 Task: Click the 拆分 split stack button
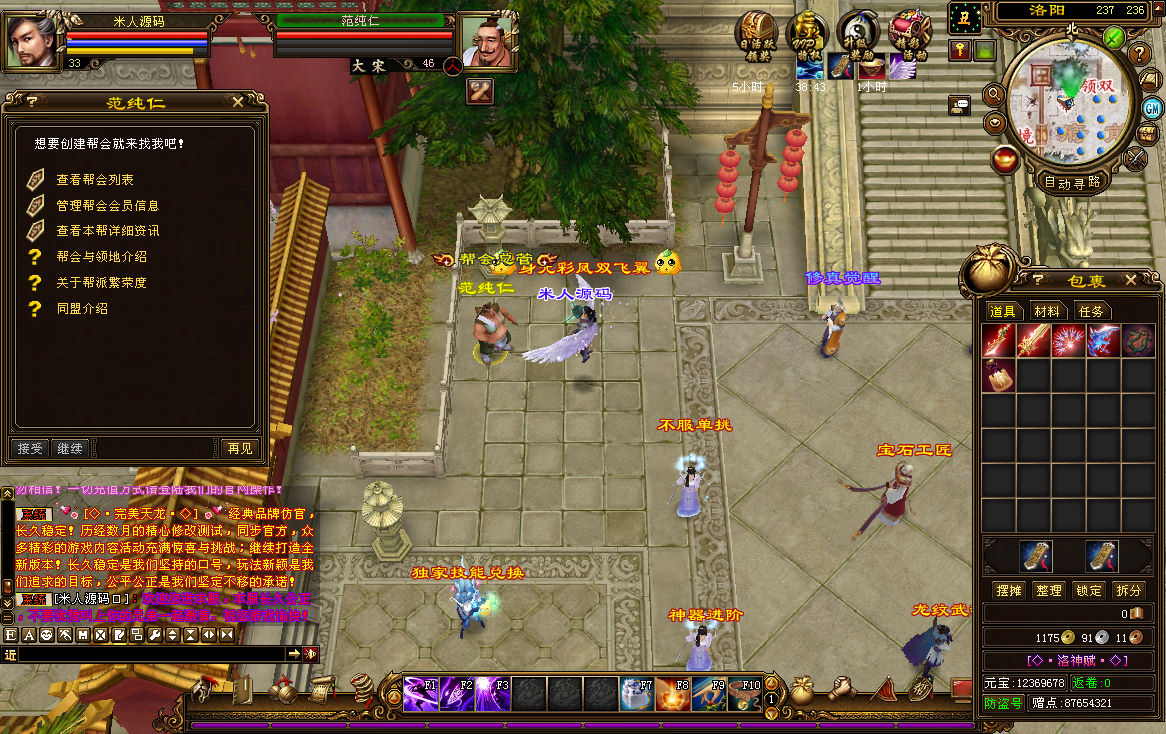pyautogui.click(x=1128, y=591)
